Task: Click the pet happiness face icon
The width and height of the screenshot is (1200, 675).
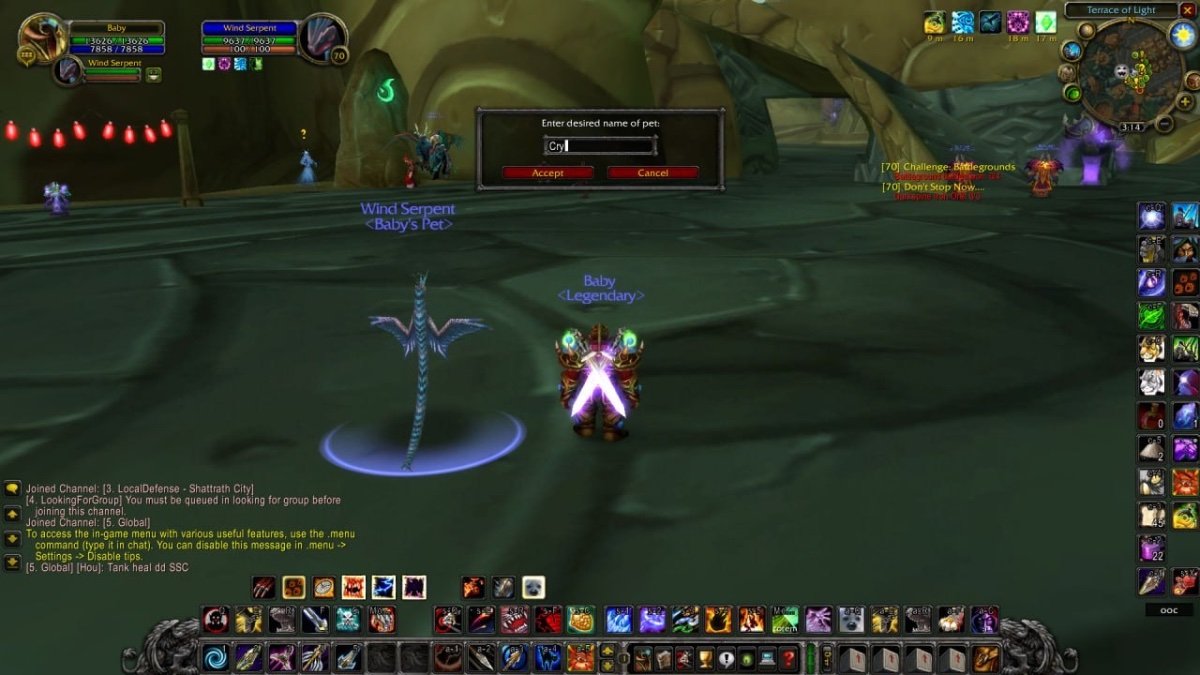Action: click(153, 74)
